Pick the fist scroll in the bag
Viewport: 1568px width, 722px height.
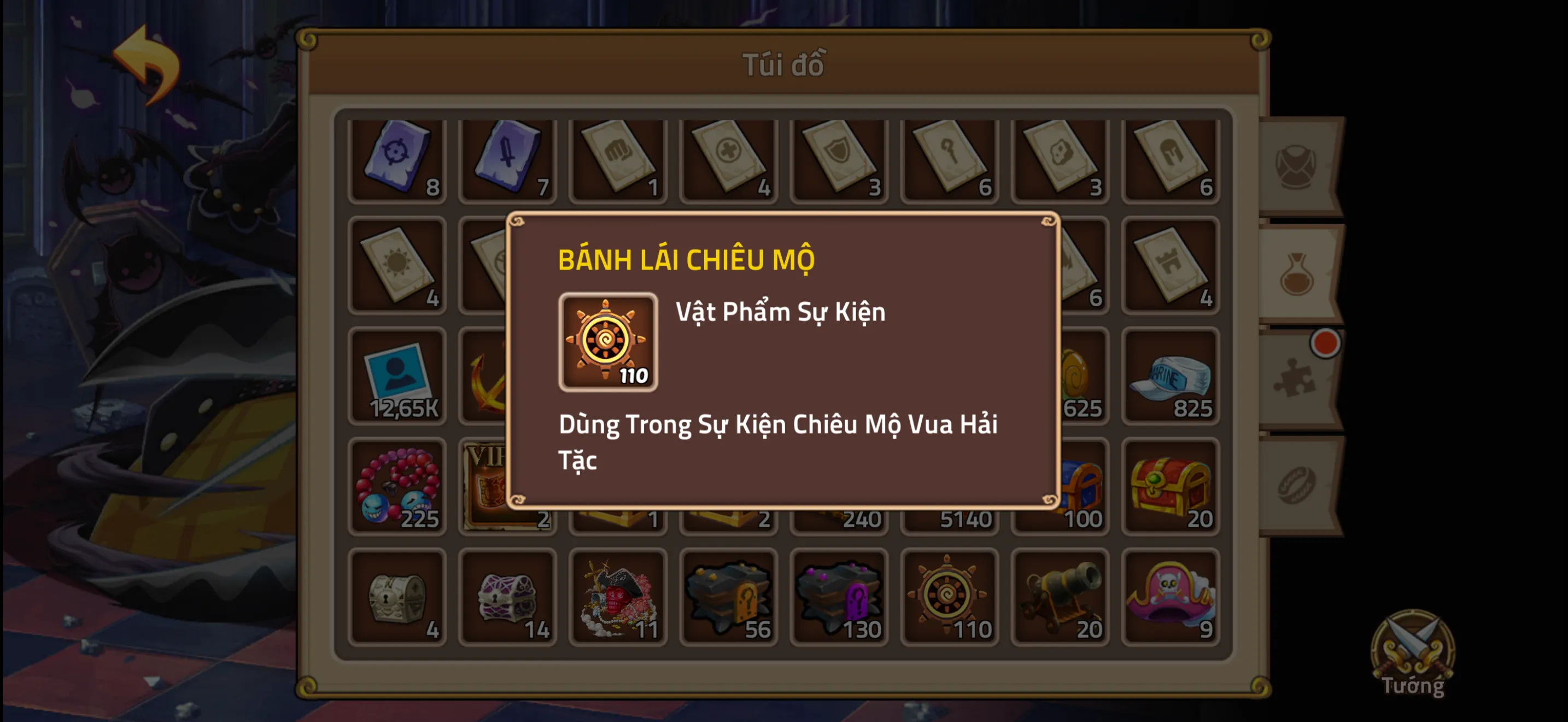pos(618,160)
